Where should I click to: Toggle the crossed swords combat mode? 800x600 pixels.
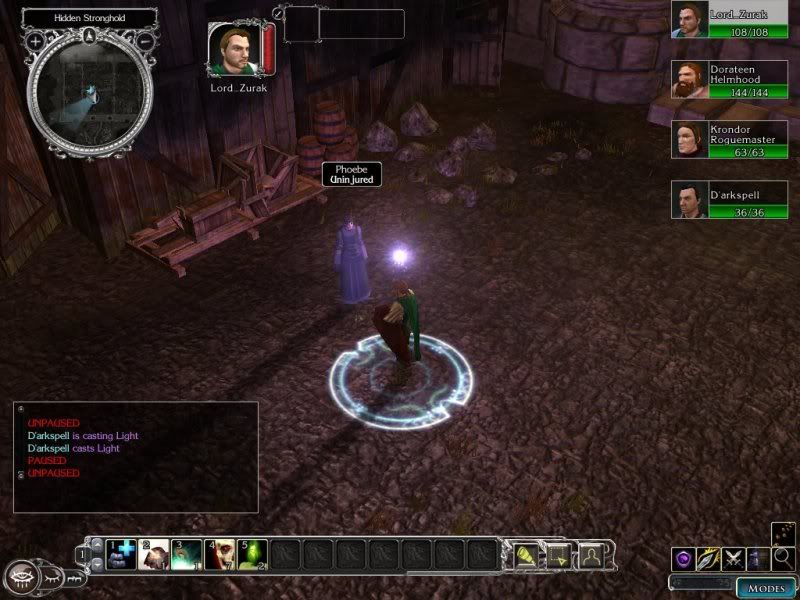pos(735,558)
